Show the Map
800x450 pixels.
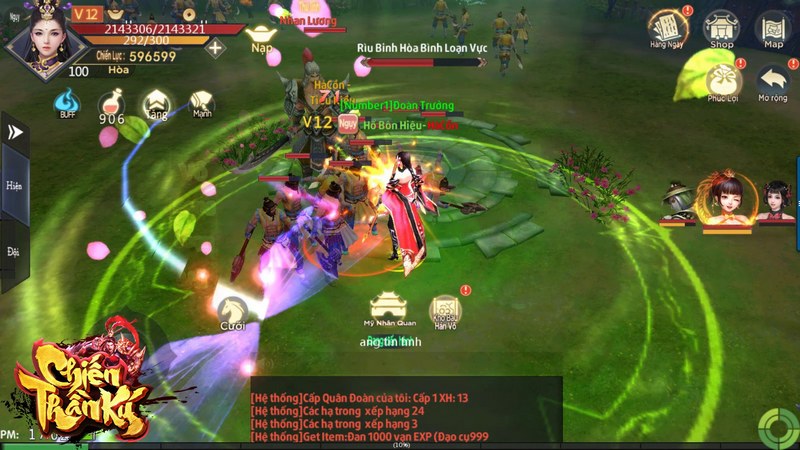(x=773, y=28)
